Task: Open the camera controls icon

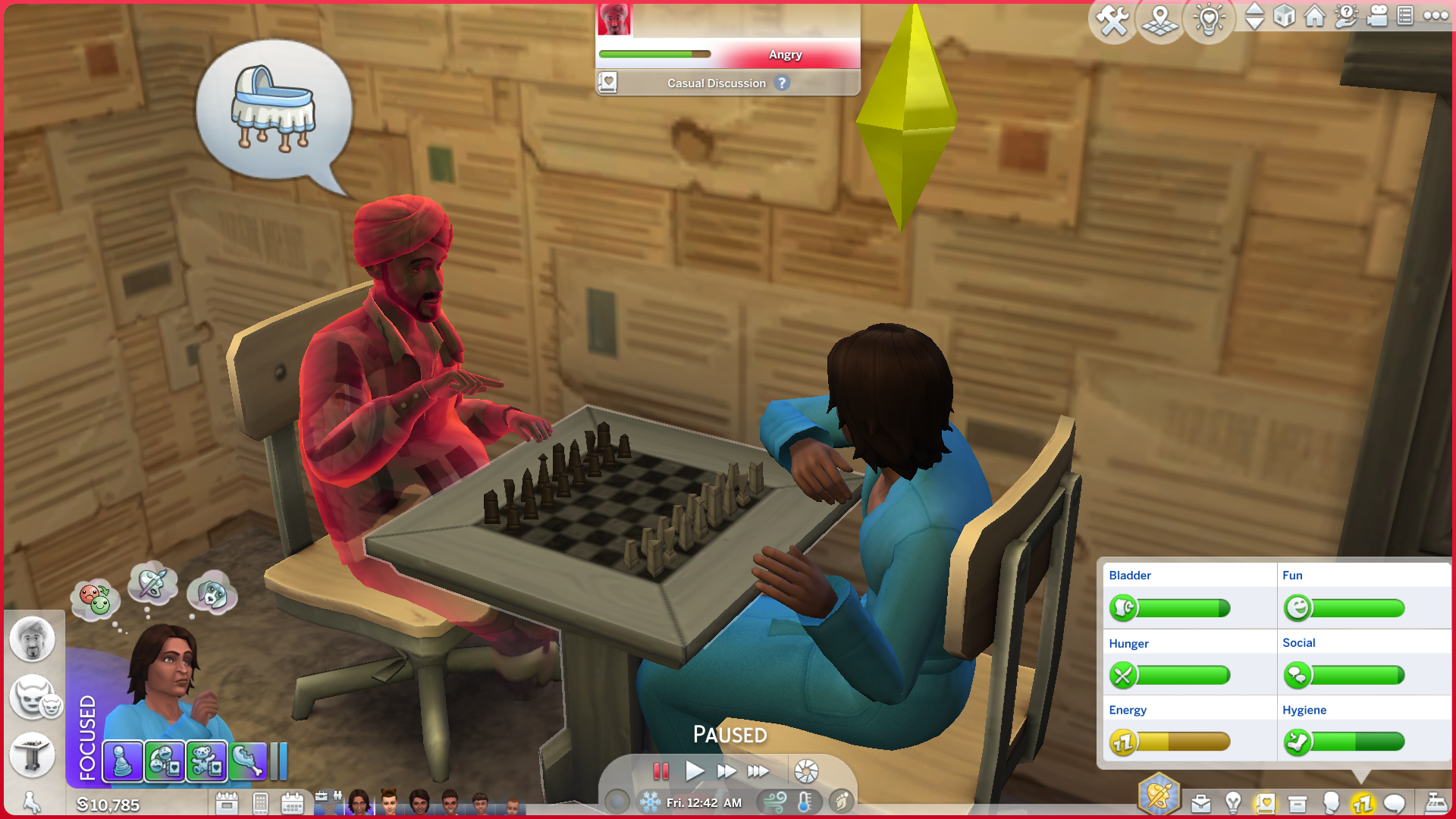Action: pos(1376,16)
